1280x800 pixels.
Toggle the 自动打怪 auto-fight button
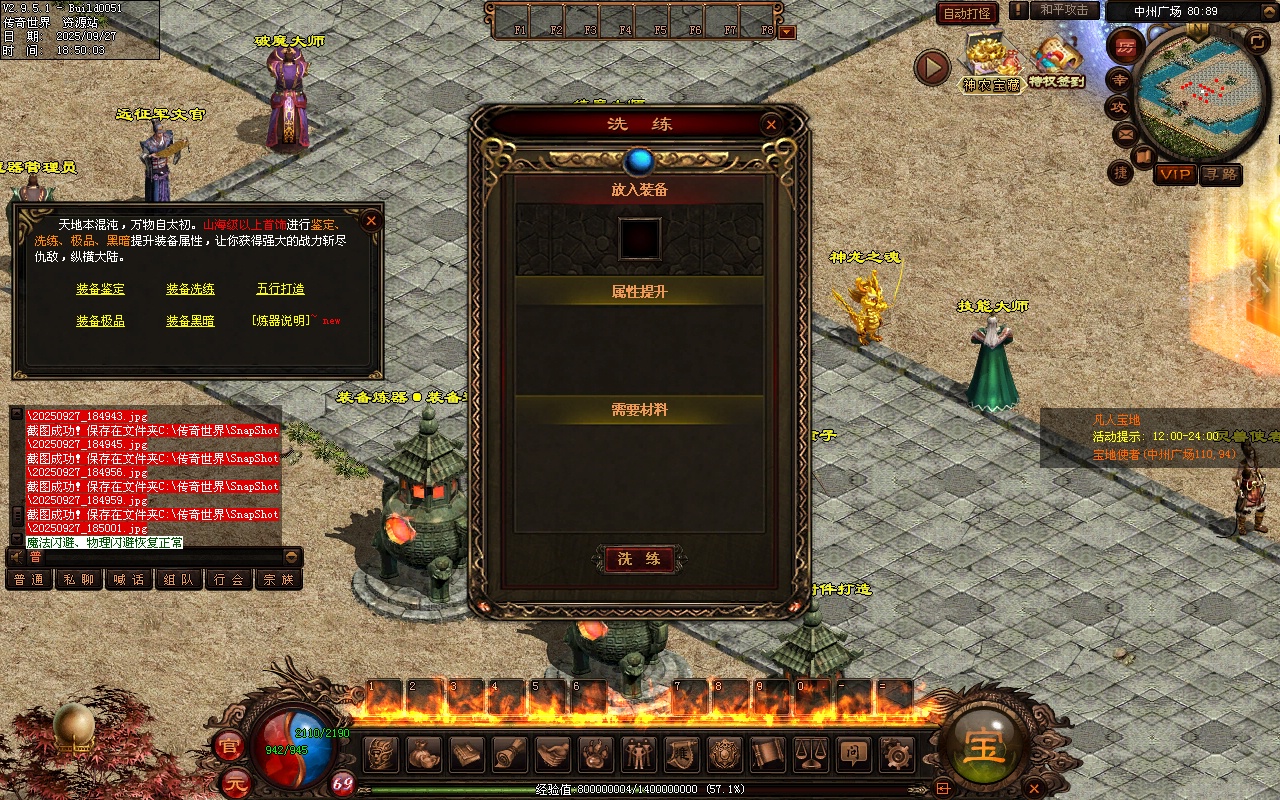point(967,13)
